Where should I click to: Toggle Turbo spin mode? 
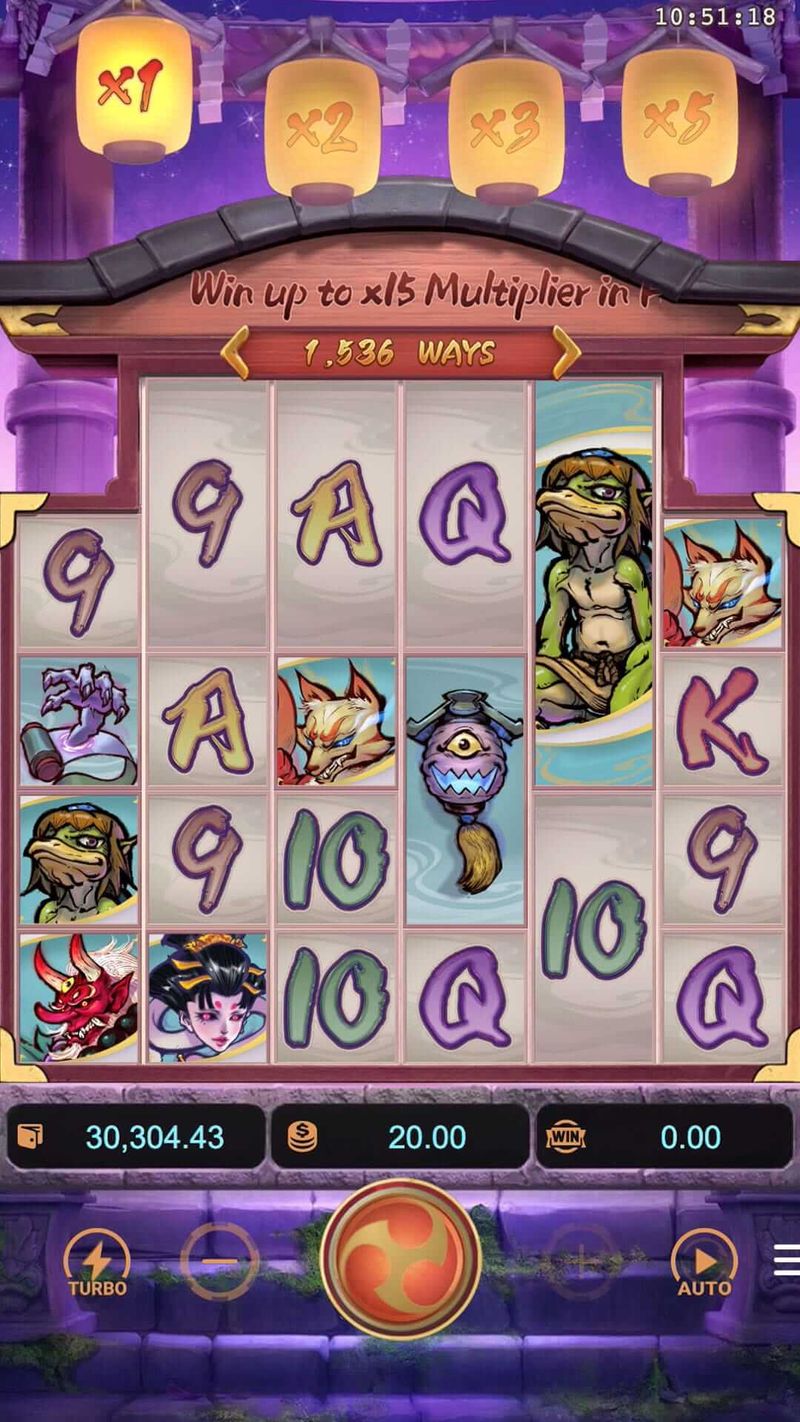[97, 1262]
